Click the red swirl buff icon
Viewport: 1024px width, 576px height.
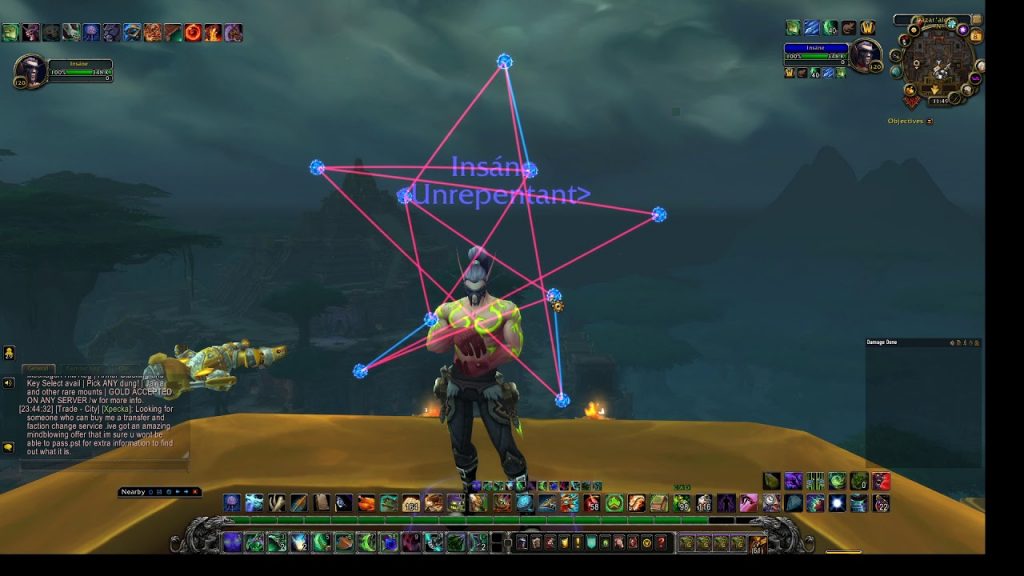tap(193, 32)
